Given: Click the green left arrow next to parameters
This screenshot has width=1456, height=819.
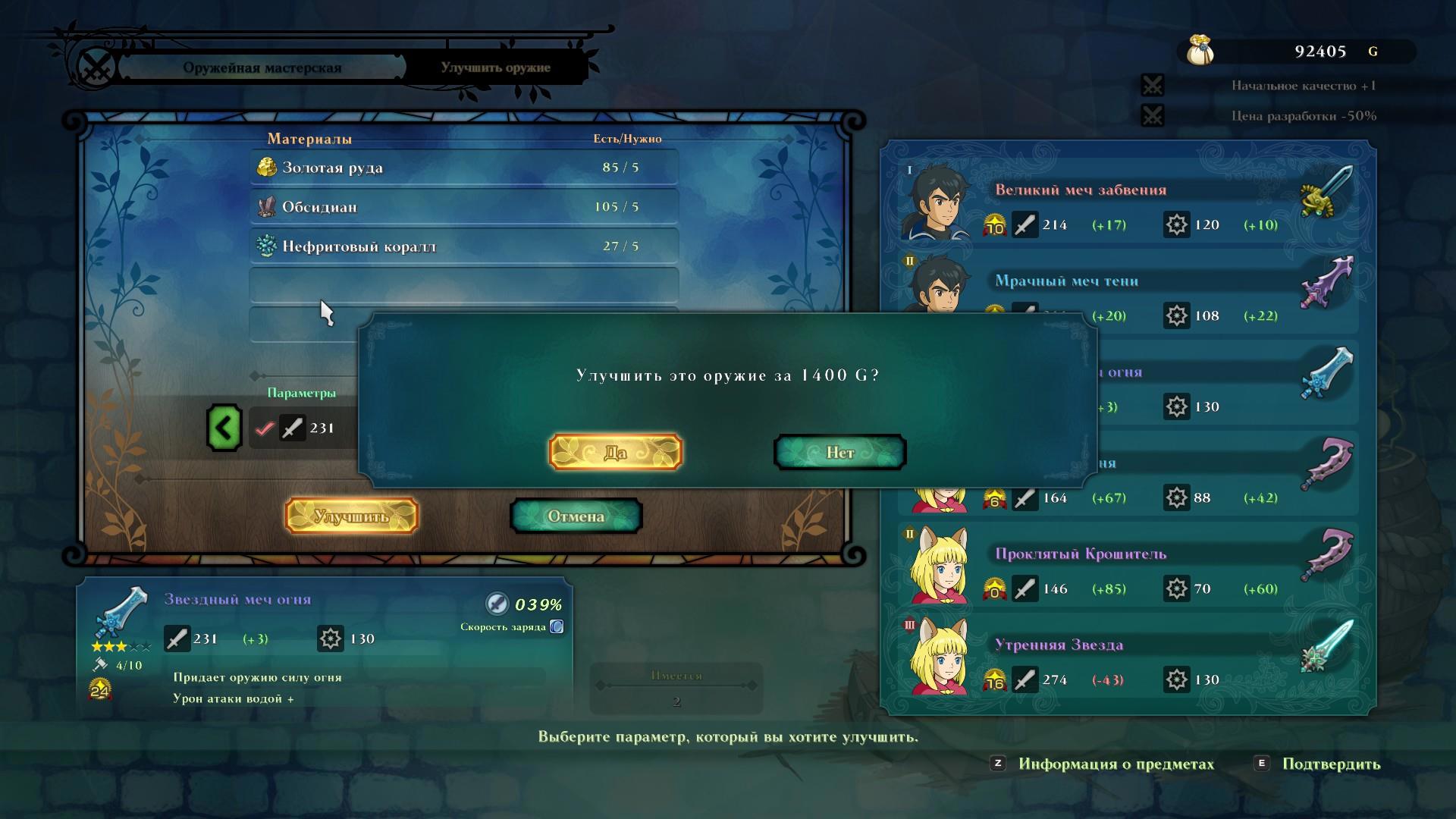Looking at the screenshot, I should pos(224,428).
